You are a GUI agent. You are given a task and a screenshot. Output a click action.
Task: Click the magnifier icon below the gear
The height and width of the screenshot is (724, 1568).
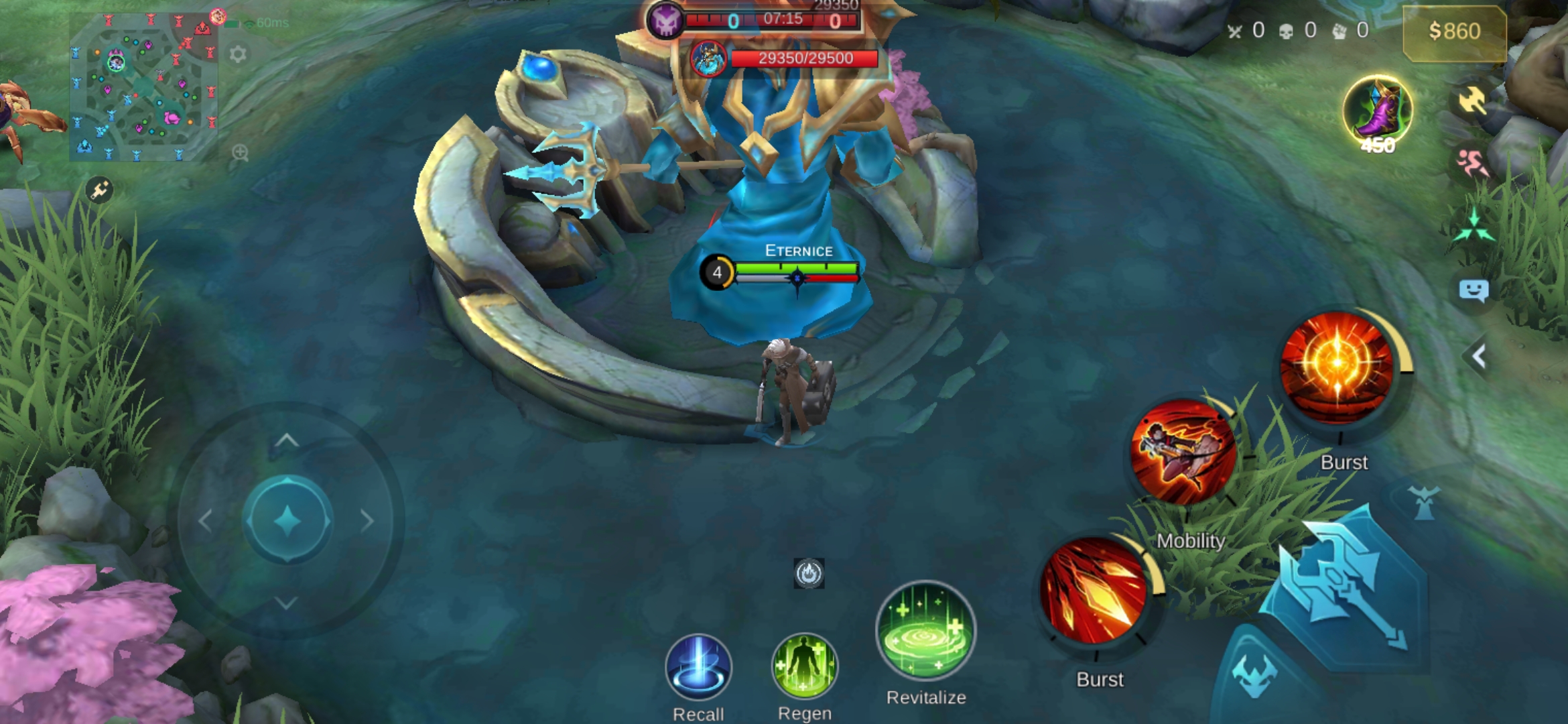point(240,154)
